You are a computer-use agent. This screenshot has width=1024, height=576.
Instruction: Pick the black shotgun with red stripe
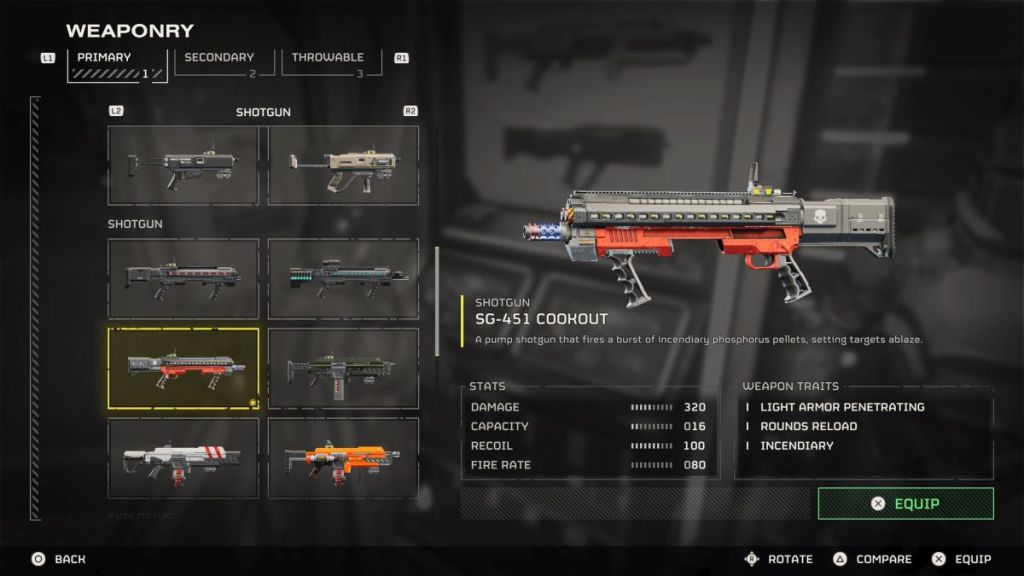(x=183, y=278)
